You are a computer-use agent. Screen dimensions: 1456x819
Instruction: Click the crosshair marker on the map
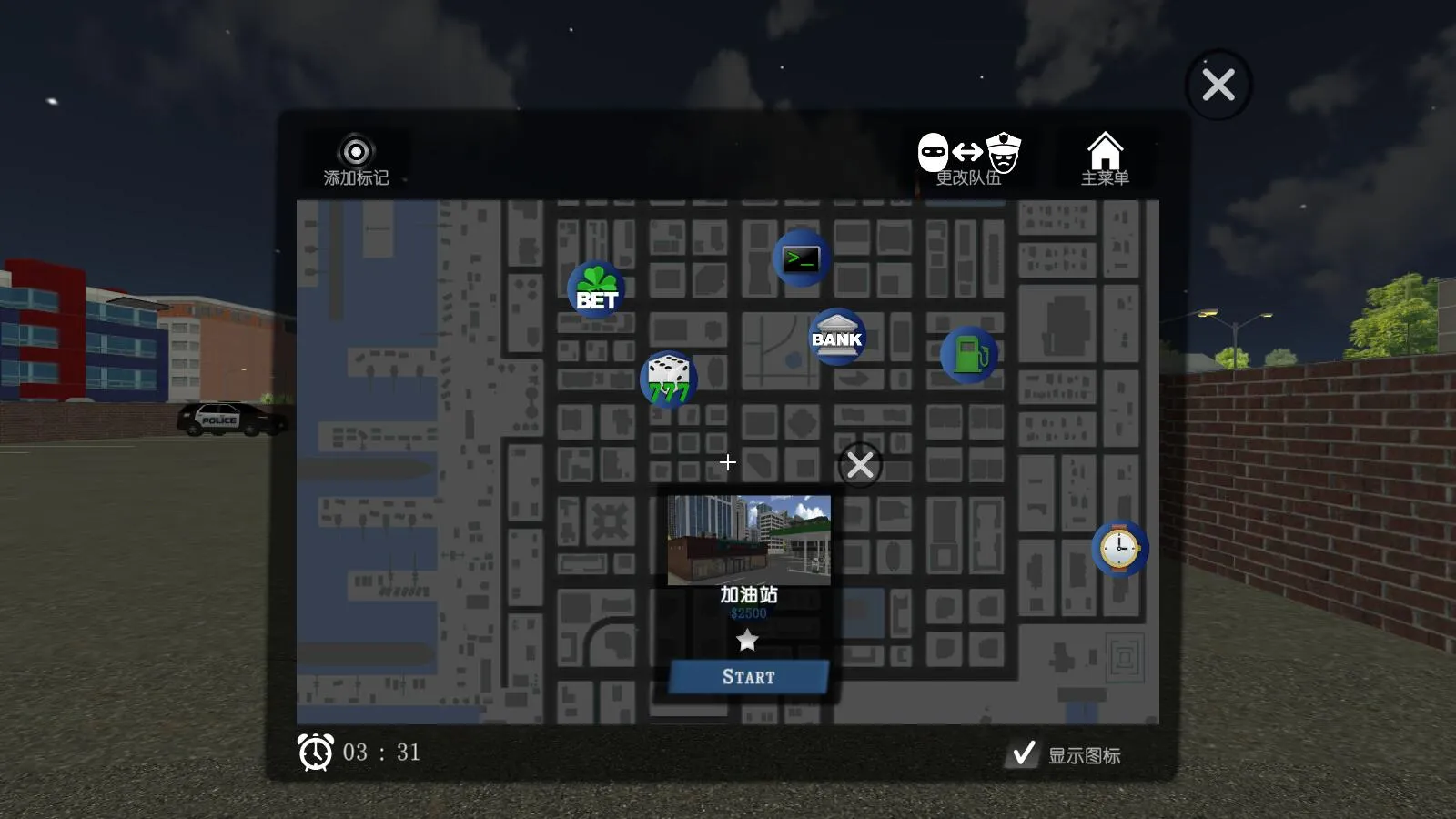pos(728,462)
